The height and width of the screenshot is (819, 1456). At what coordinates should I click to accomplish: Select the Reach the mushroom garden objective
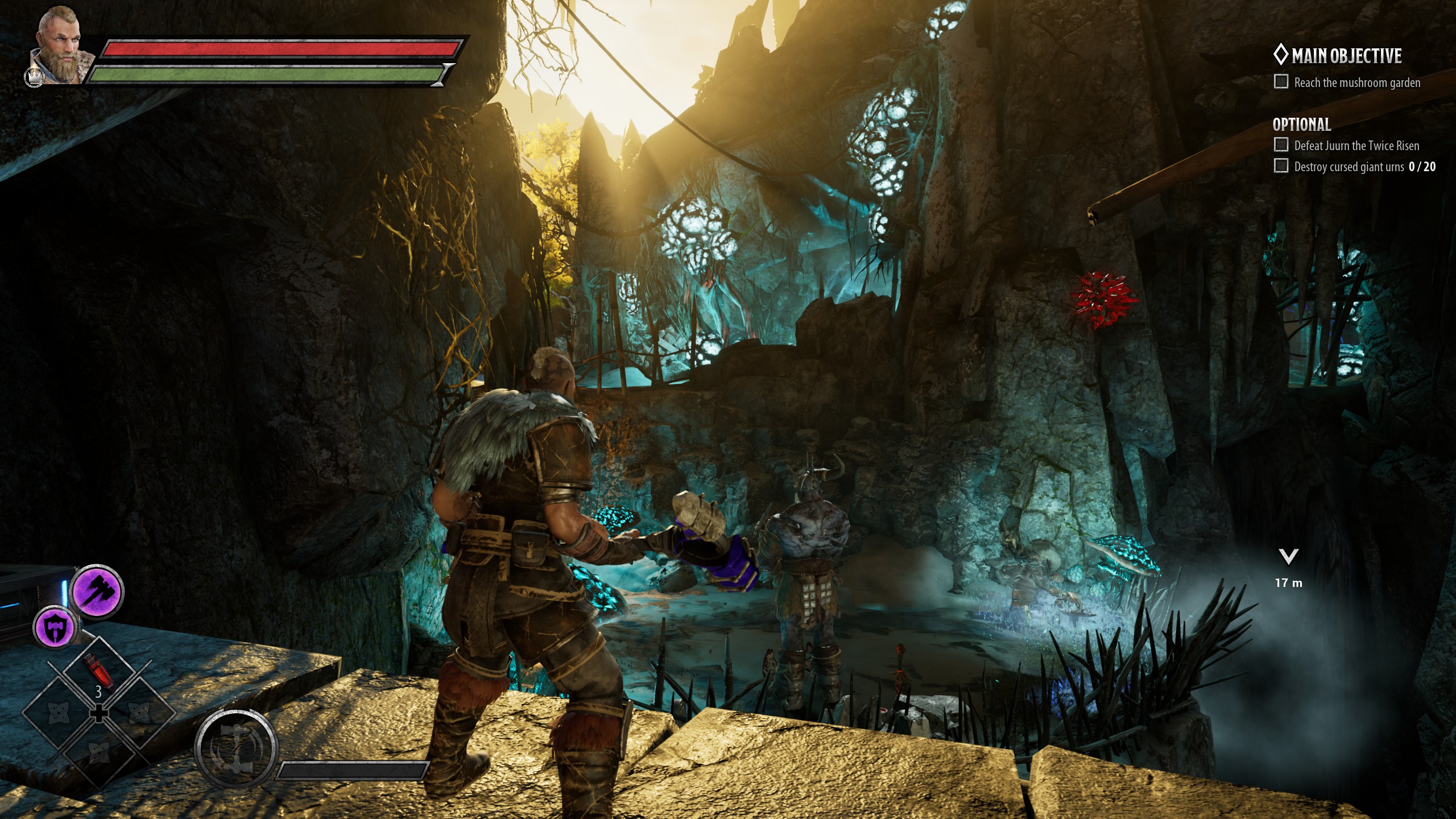1356,83
